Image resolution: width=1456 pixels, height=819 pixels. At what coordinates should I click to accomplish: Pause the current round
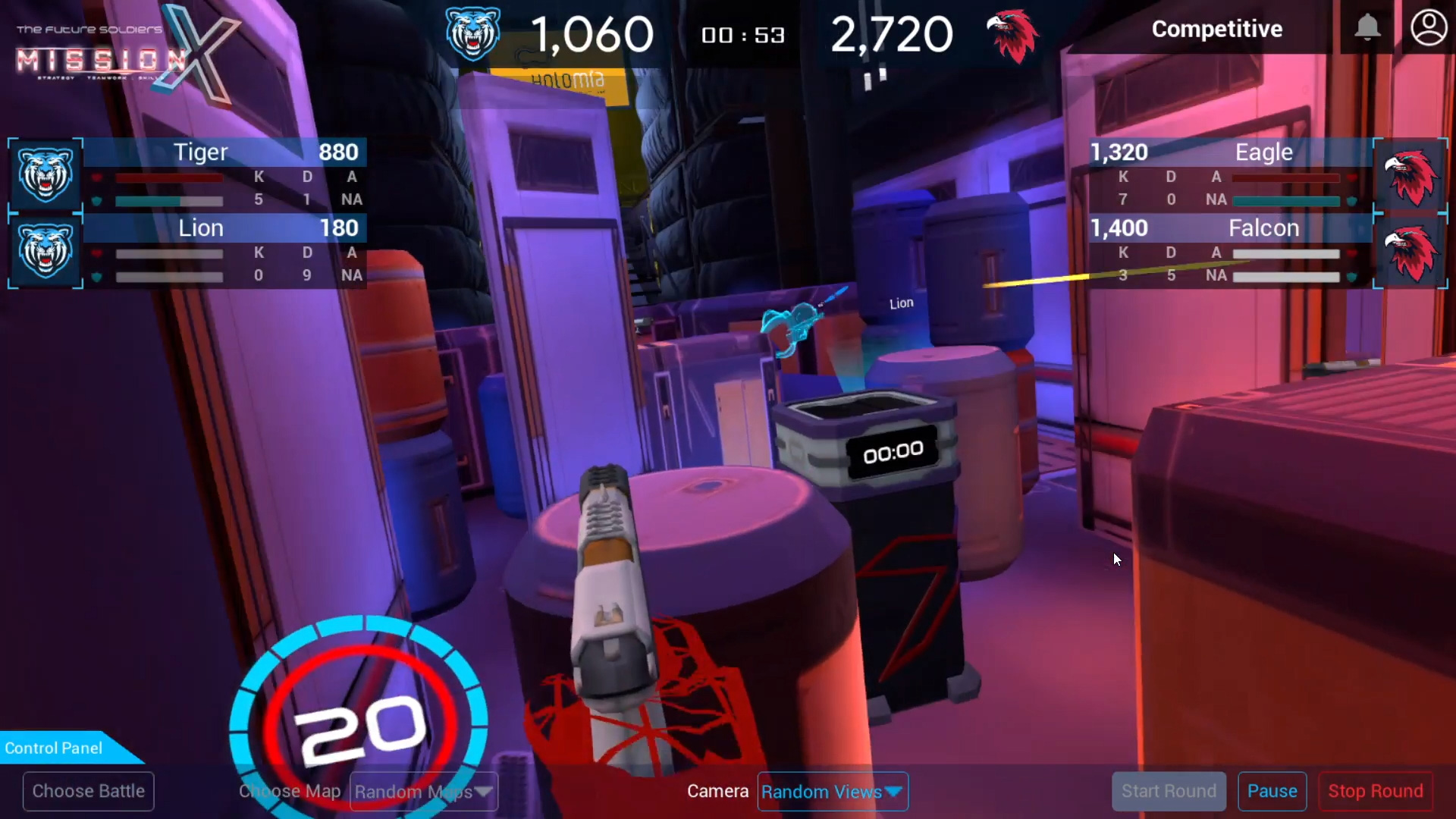[1272, 791]
